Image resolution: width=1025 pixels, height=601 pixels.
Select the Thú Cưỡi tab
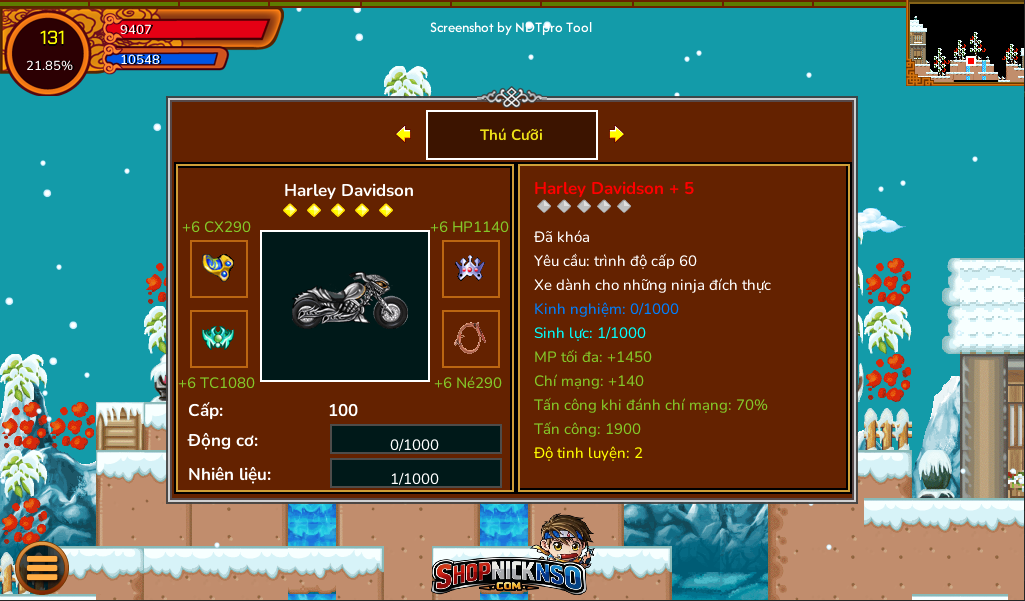[512, 135]
